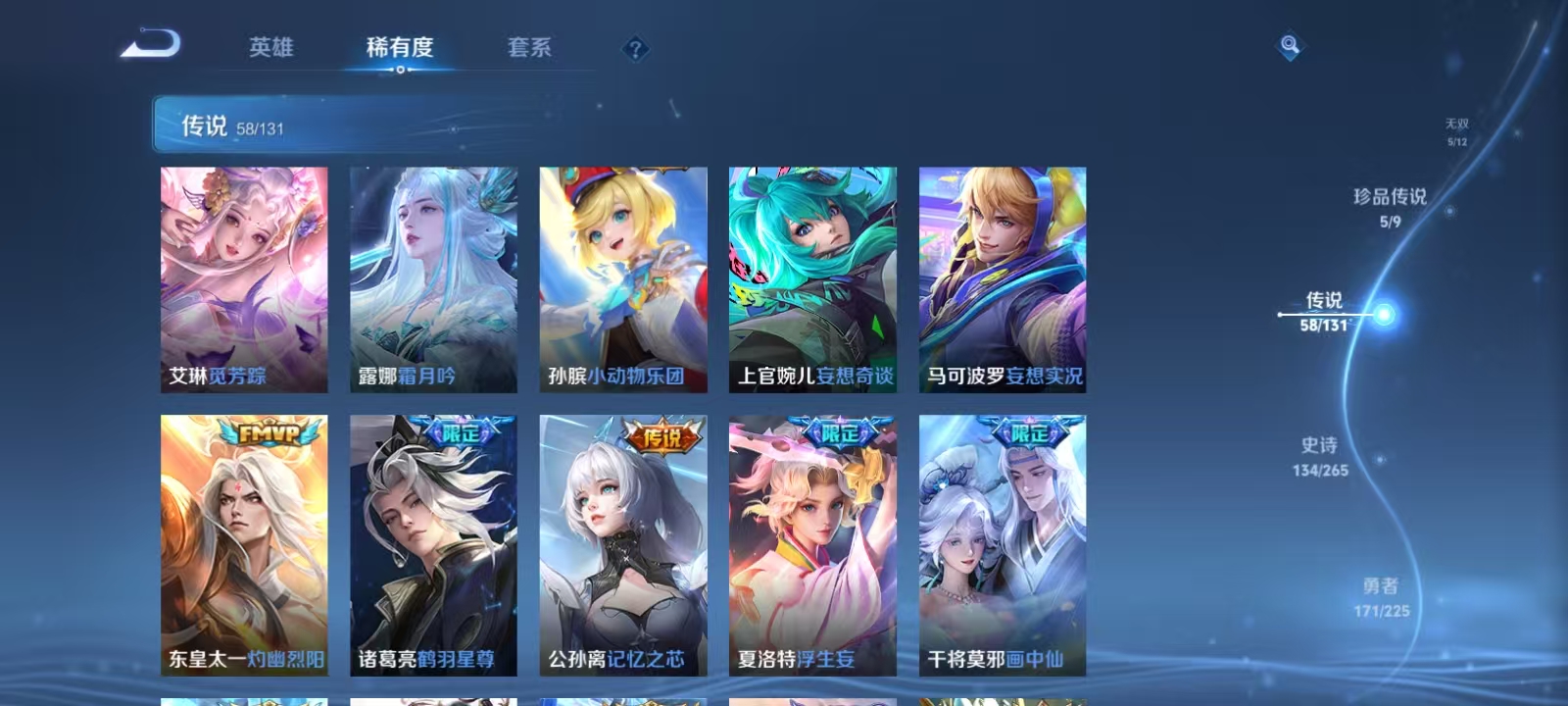Open the 孙膑小动物乐团 skin thumbnail
1568x706 pixels.
coord(622,277)
